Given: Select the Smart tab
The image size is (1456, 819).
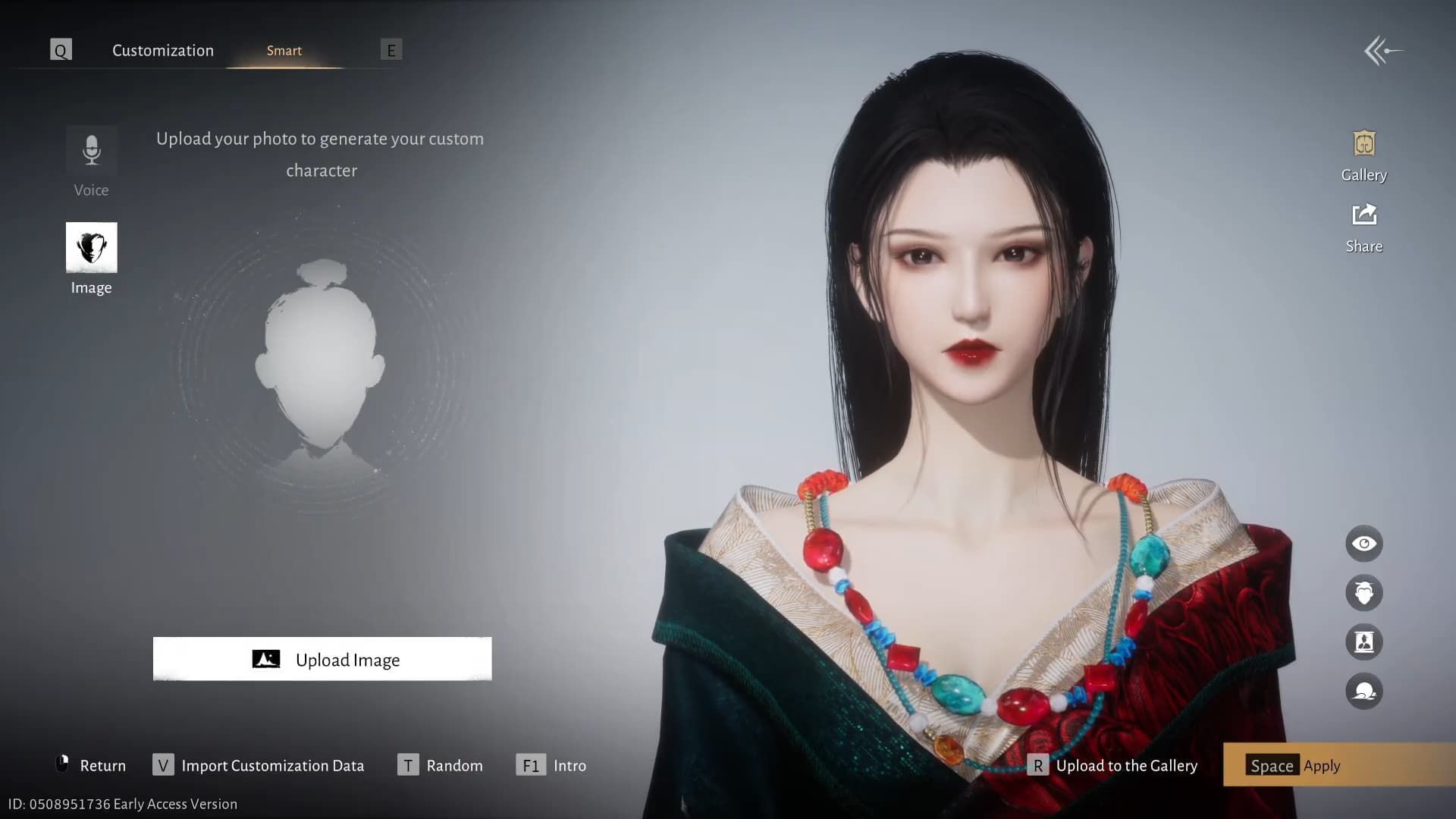Looking at the screenshot, I should pos(284,51).
